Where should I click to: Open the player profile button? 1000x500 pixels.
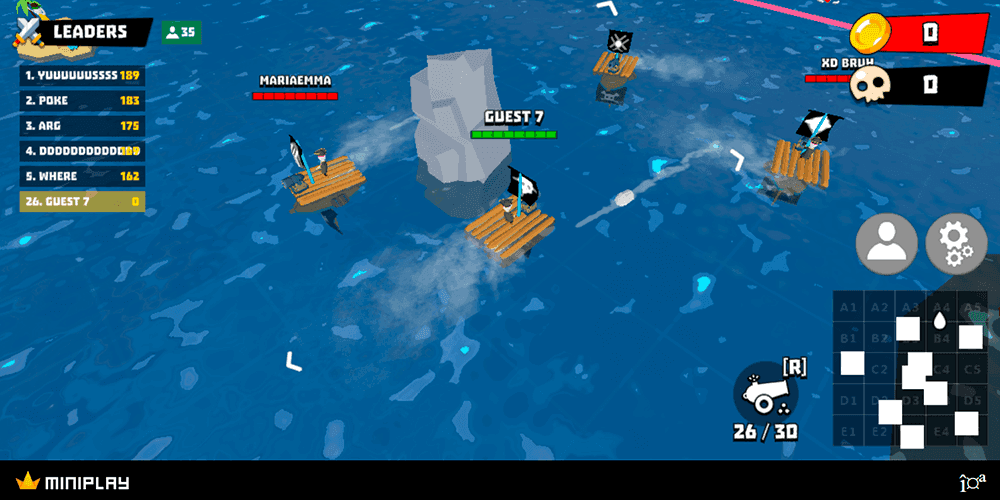(x=886, y=244)
